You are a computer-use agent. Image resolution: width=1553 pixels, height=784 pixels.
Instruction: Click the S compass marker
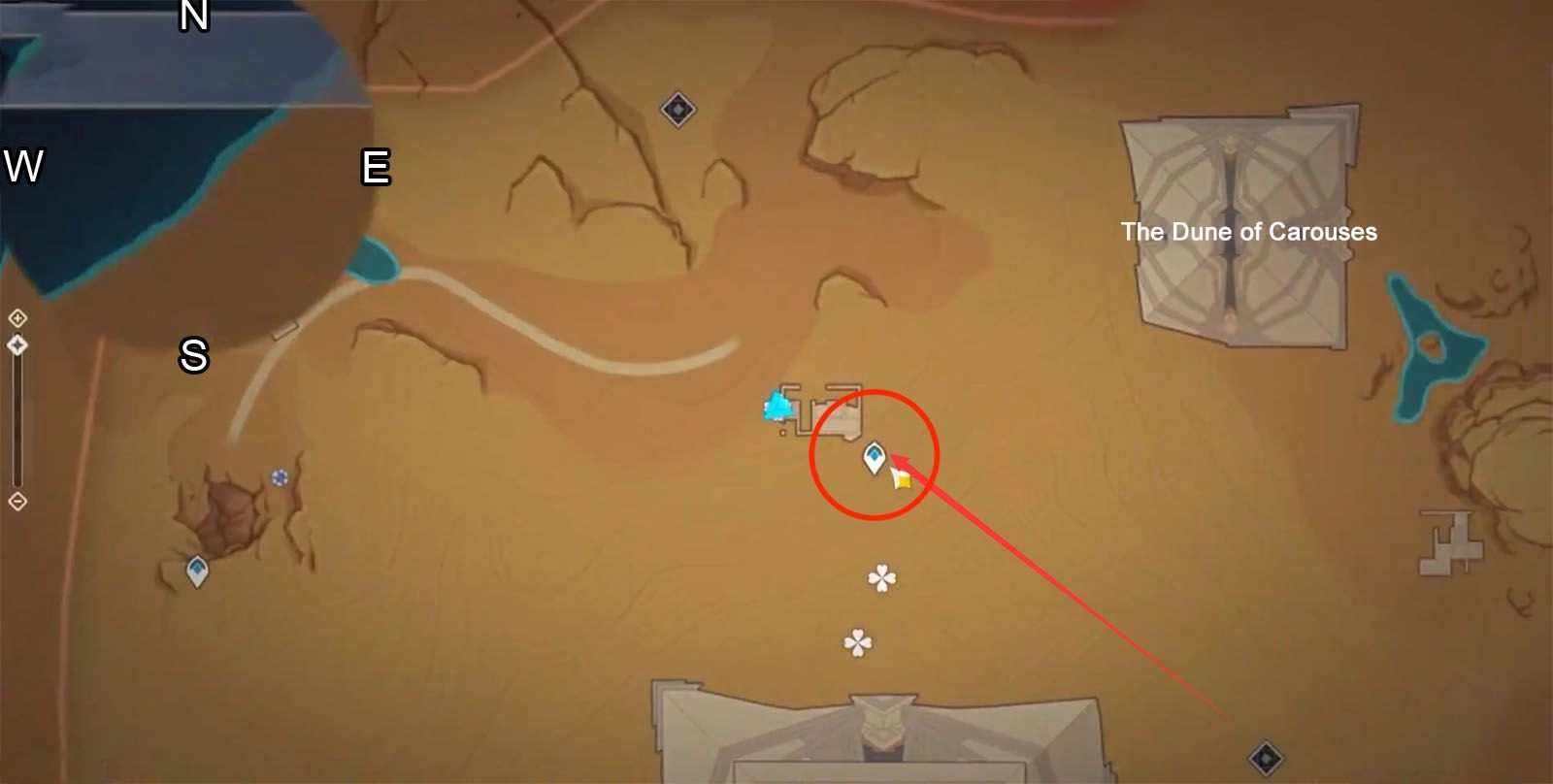pos(194,357)
